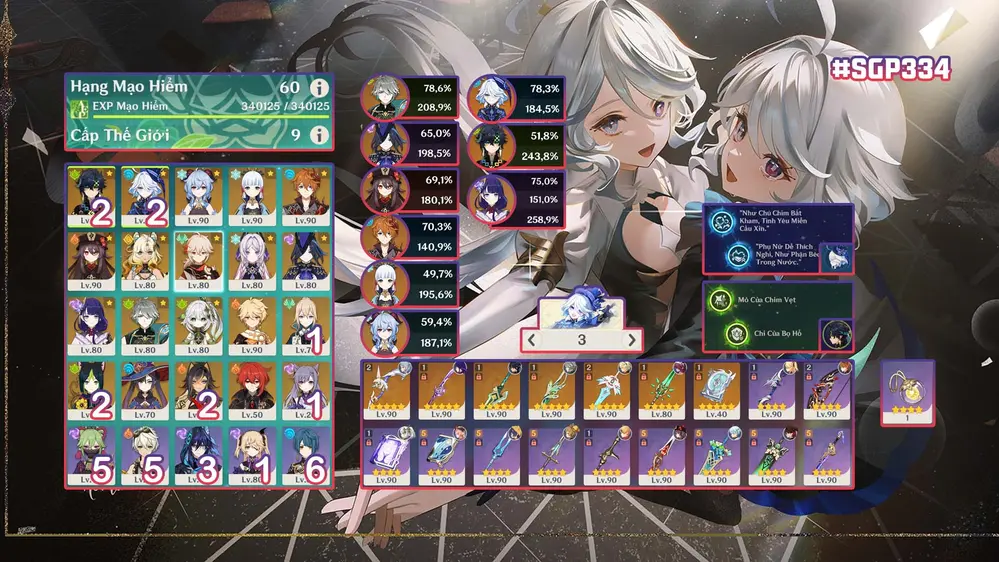Open the Adventure Rank info icon

(319, 89)
